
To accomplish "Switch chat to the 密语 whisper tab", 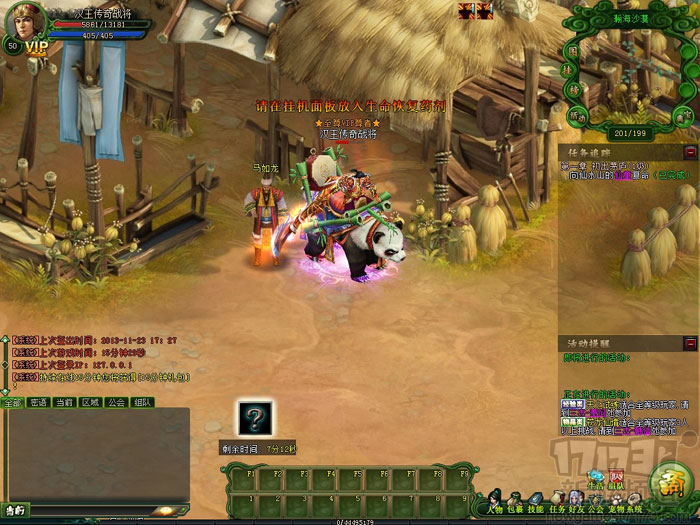I will (x=39, y=402).
